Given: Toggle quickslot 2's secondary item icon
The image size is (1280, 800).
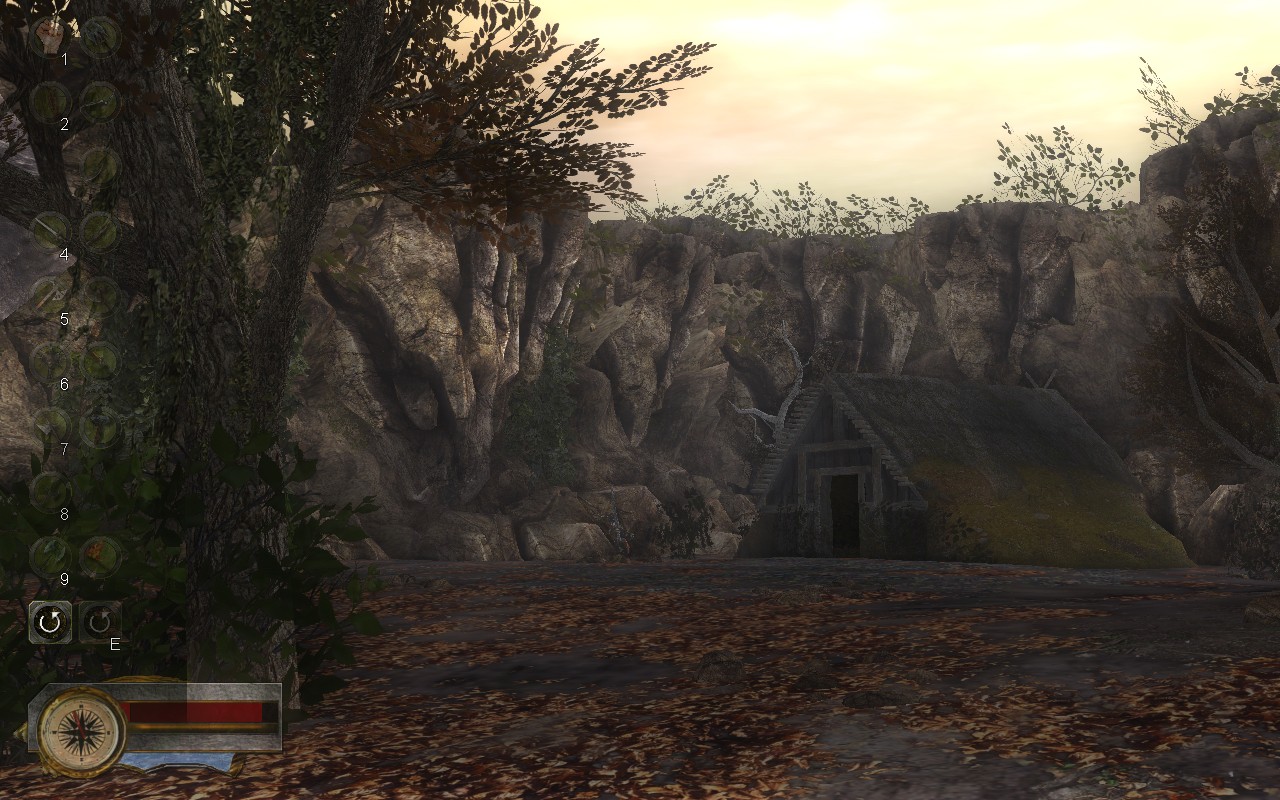Looking at the screenshot, I should (98, 103).
